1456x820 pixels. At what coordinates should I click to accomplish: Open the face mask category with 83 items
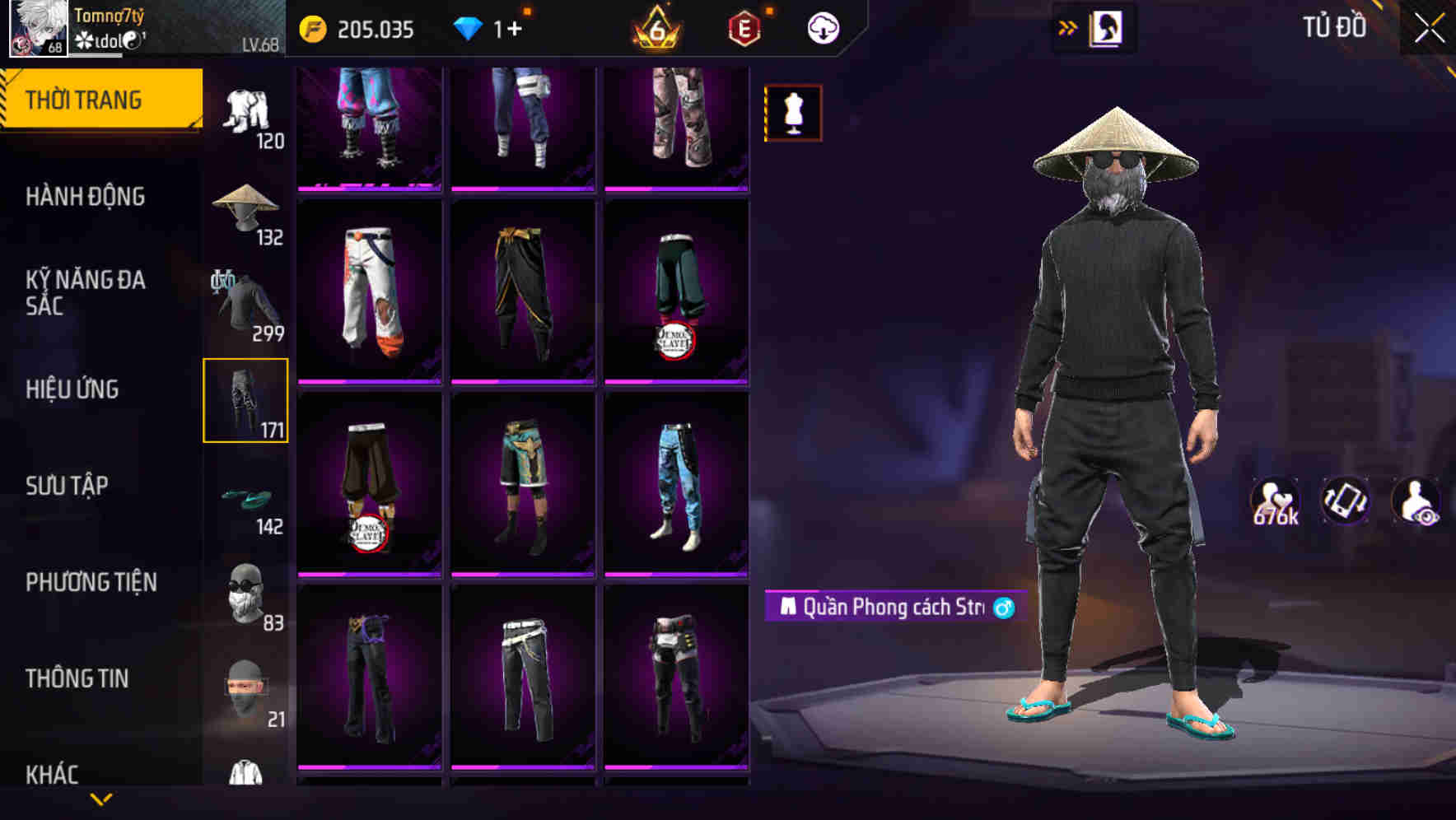point(246,592)
